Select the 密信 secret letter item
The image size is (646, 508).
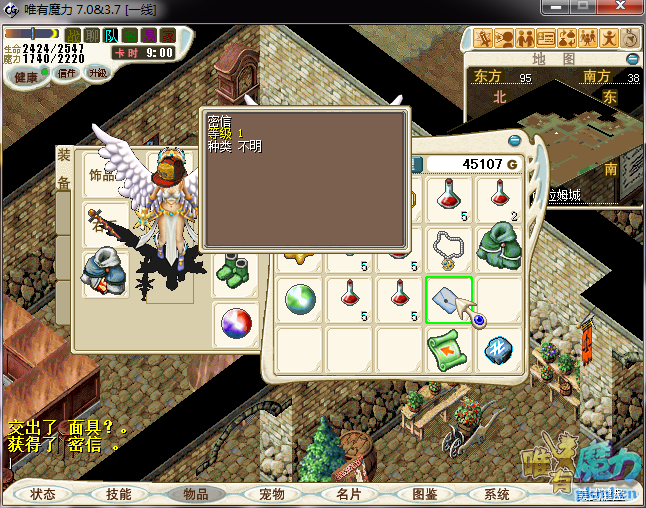point(449,298)
